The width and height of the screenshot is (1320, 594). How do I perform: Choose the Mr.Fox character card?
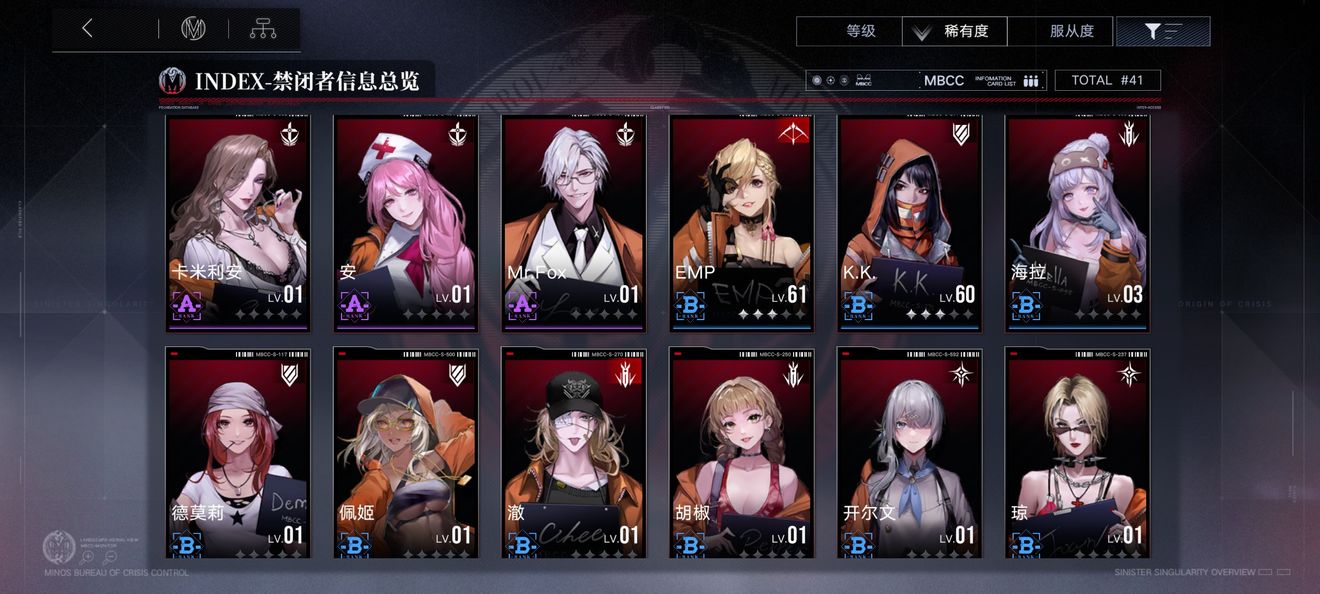point(574,223)
